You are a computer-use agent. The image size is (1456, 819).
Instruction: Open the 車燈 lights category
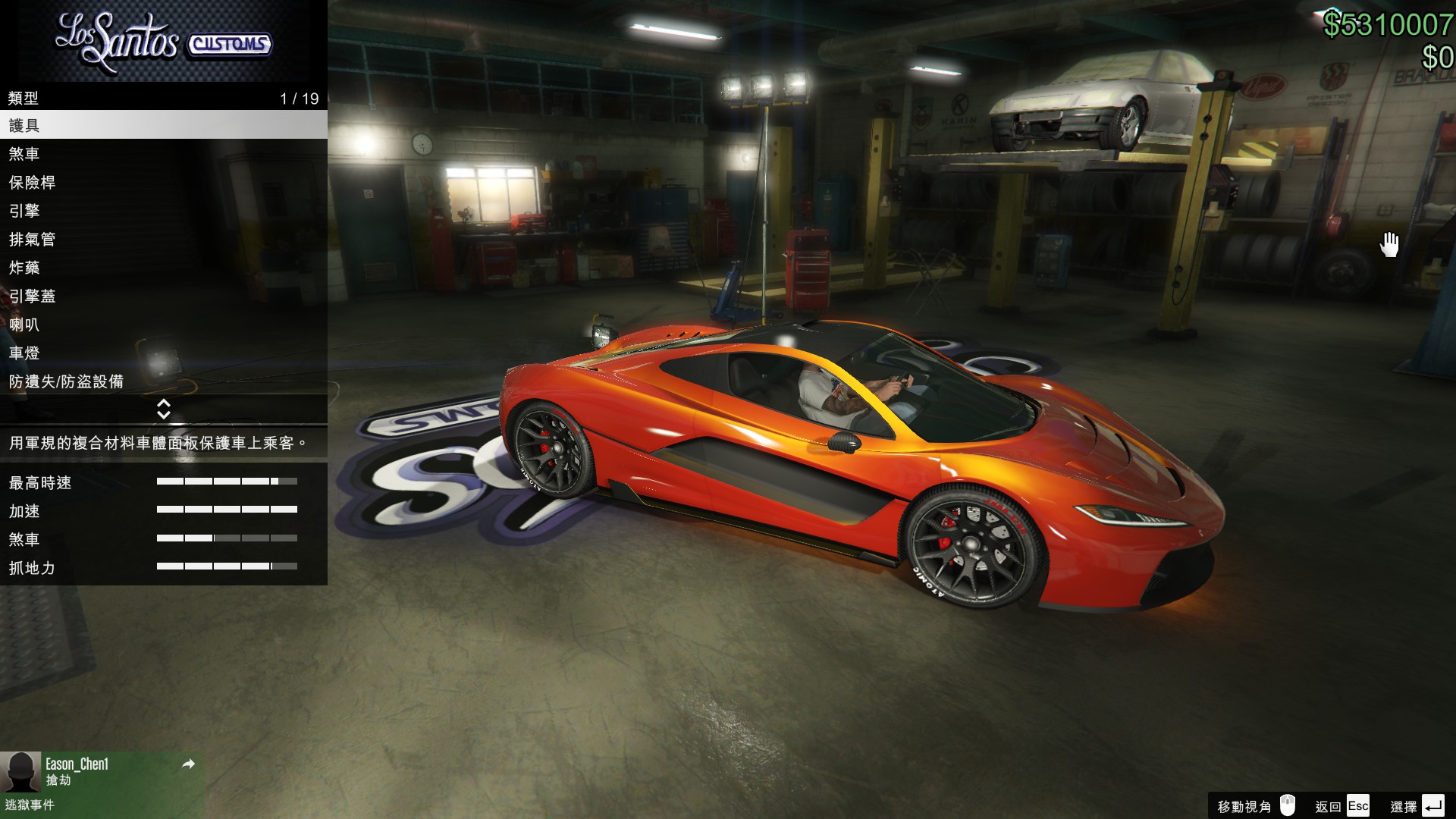coord(163,353)
